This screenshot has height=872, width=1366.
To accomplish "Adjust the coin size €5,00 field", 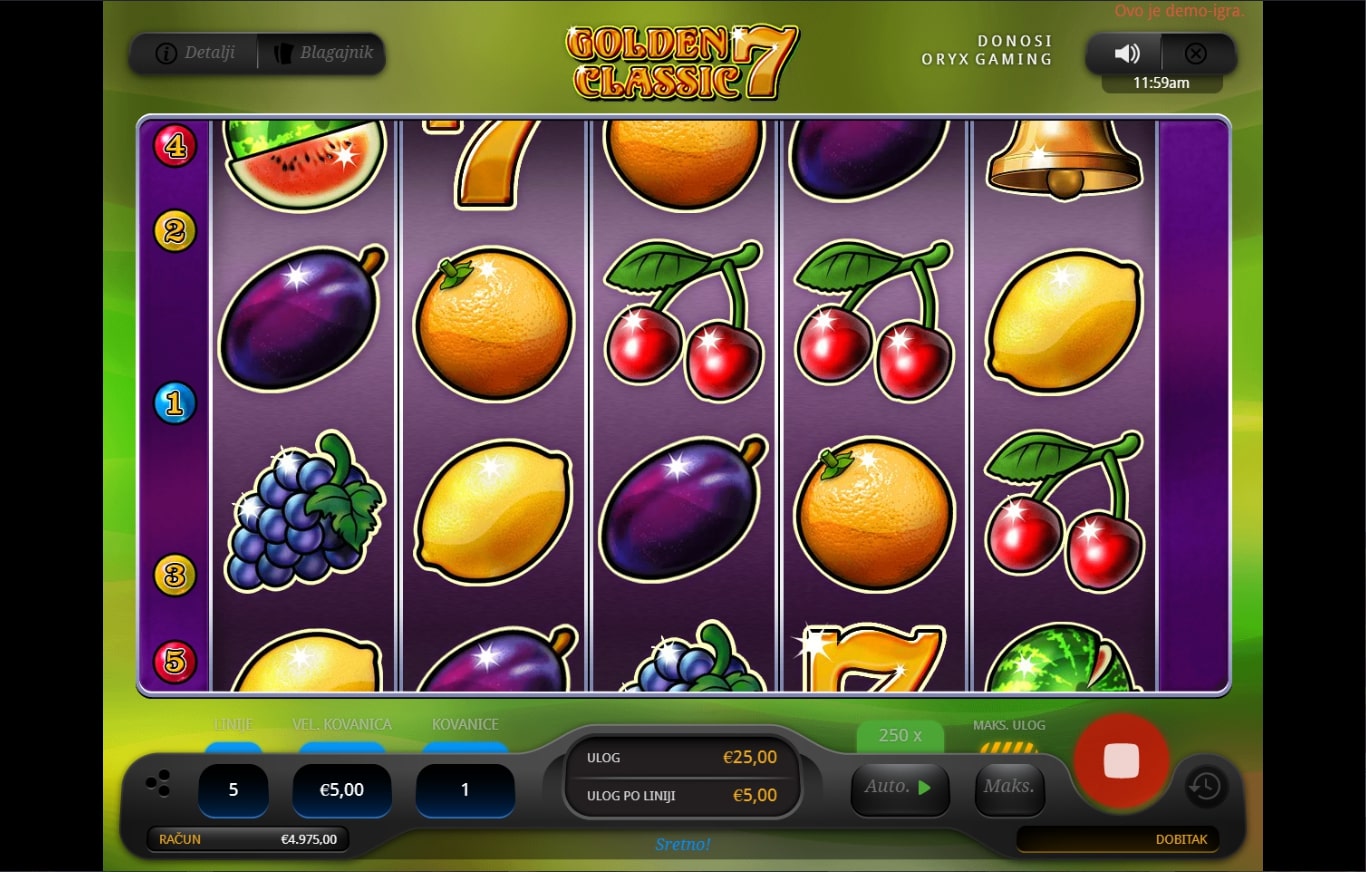I will pyautogui.click(x=341, y=790).
